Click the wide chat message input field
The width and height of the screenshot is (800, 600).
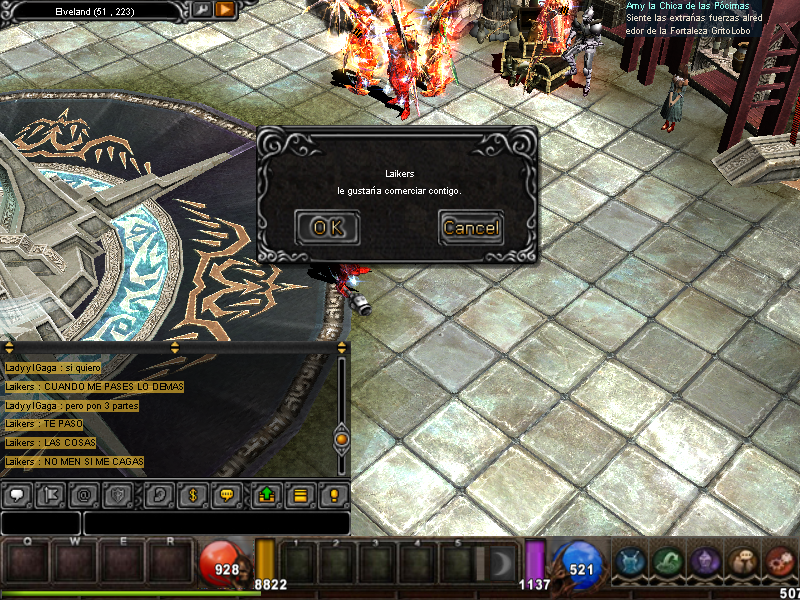[216, 522]
